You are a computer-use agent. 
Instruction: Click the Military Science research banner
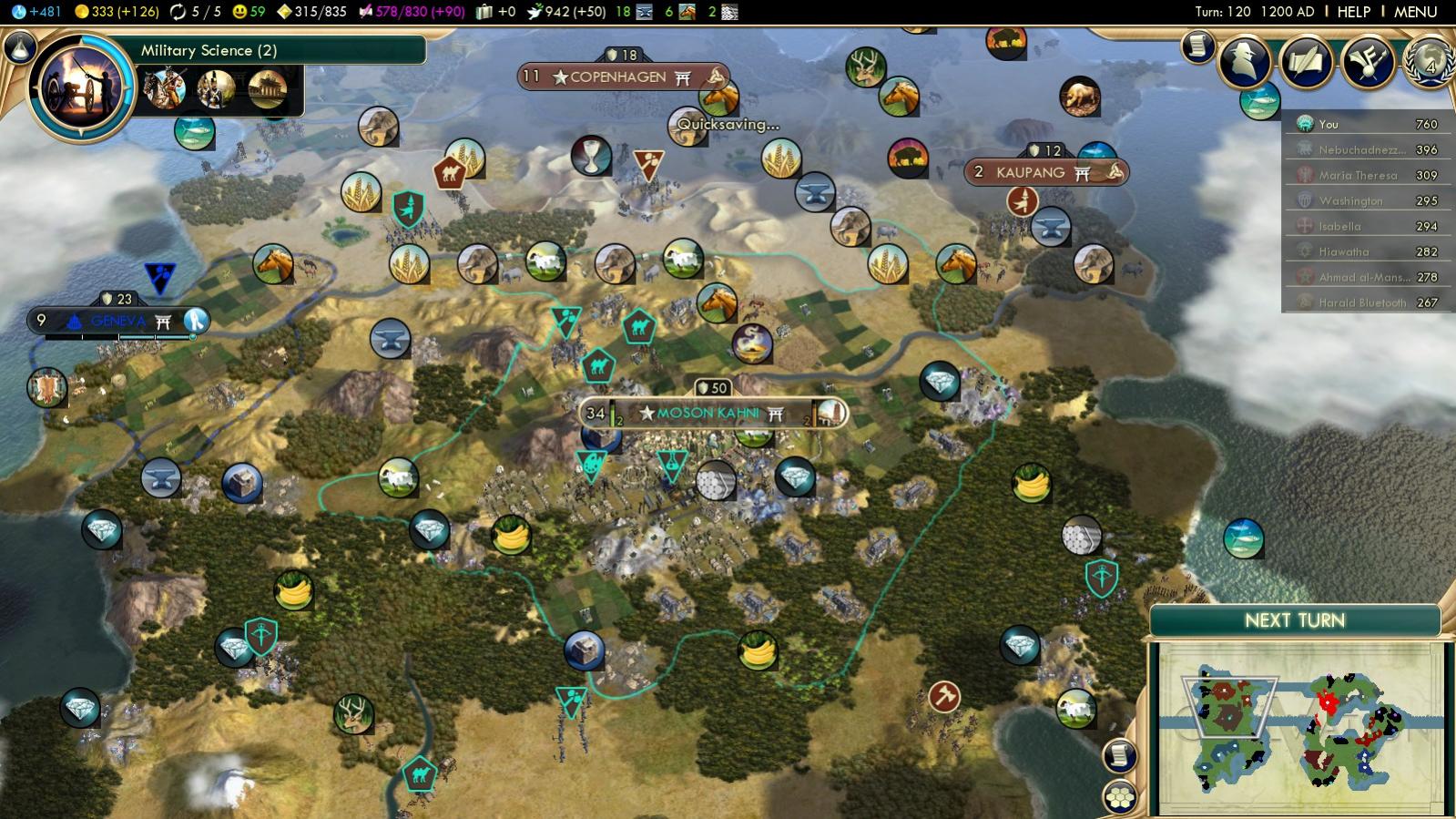click(273, 50)
